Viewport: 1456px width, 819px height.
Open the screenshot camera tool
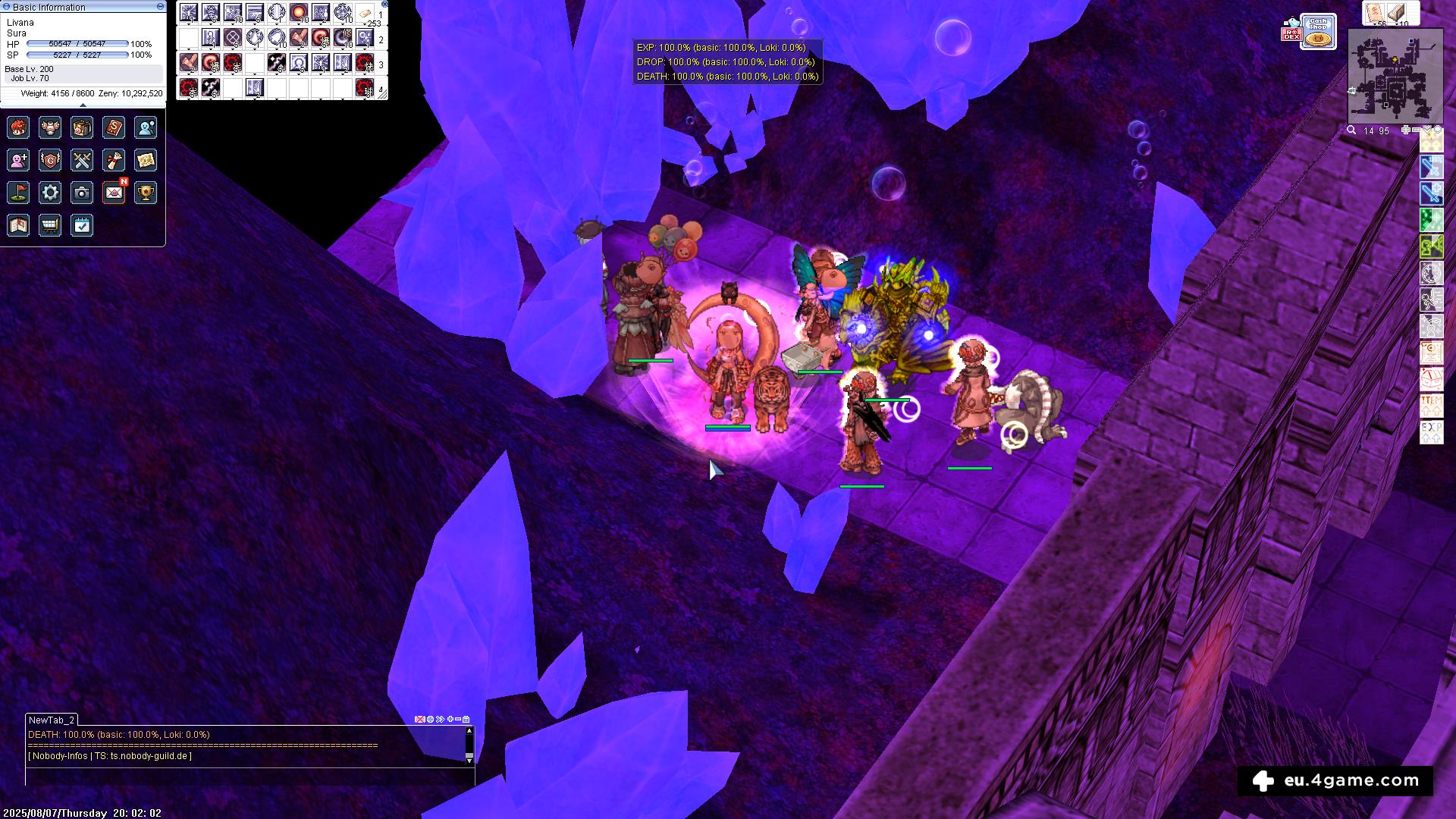(82, 193)
